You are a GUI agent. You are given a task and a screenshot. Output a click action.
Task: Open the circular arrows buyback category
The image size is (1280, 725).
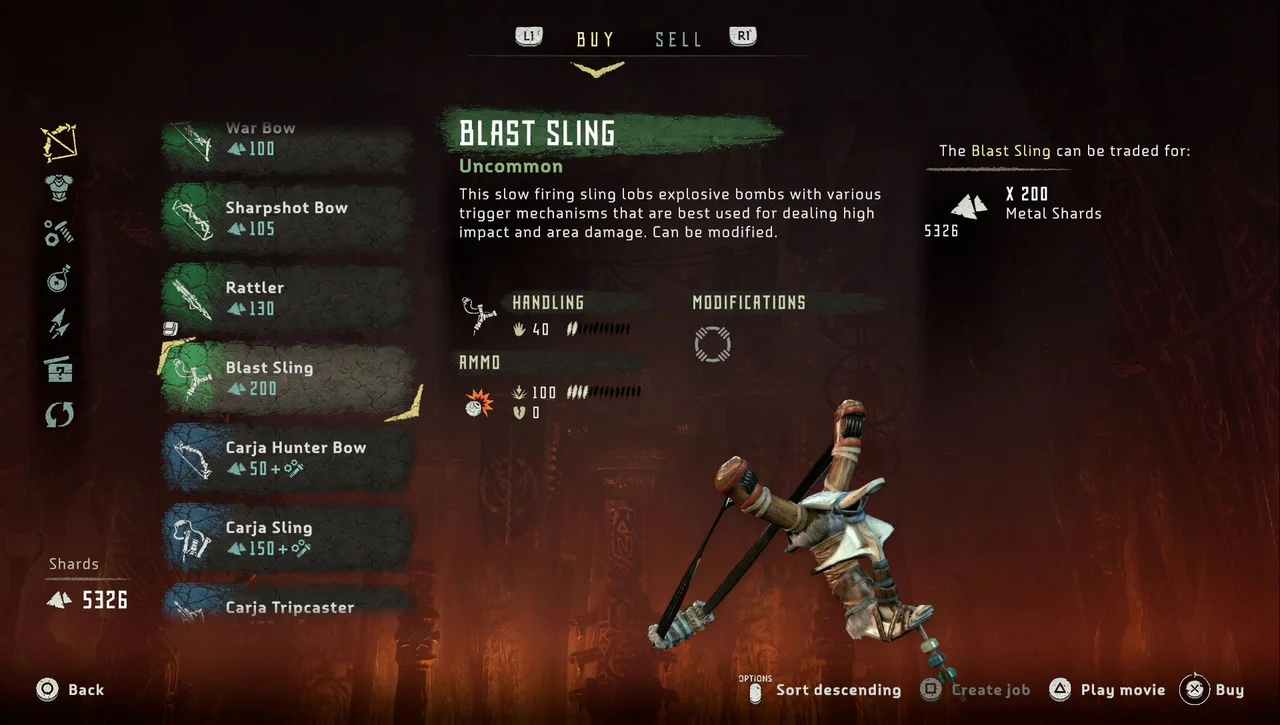click(59, 415)
